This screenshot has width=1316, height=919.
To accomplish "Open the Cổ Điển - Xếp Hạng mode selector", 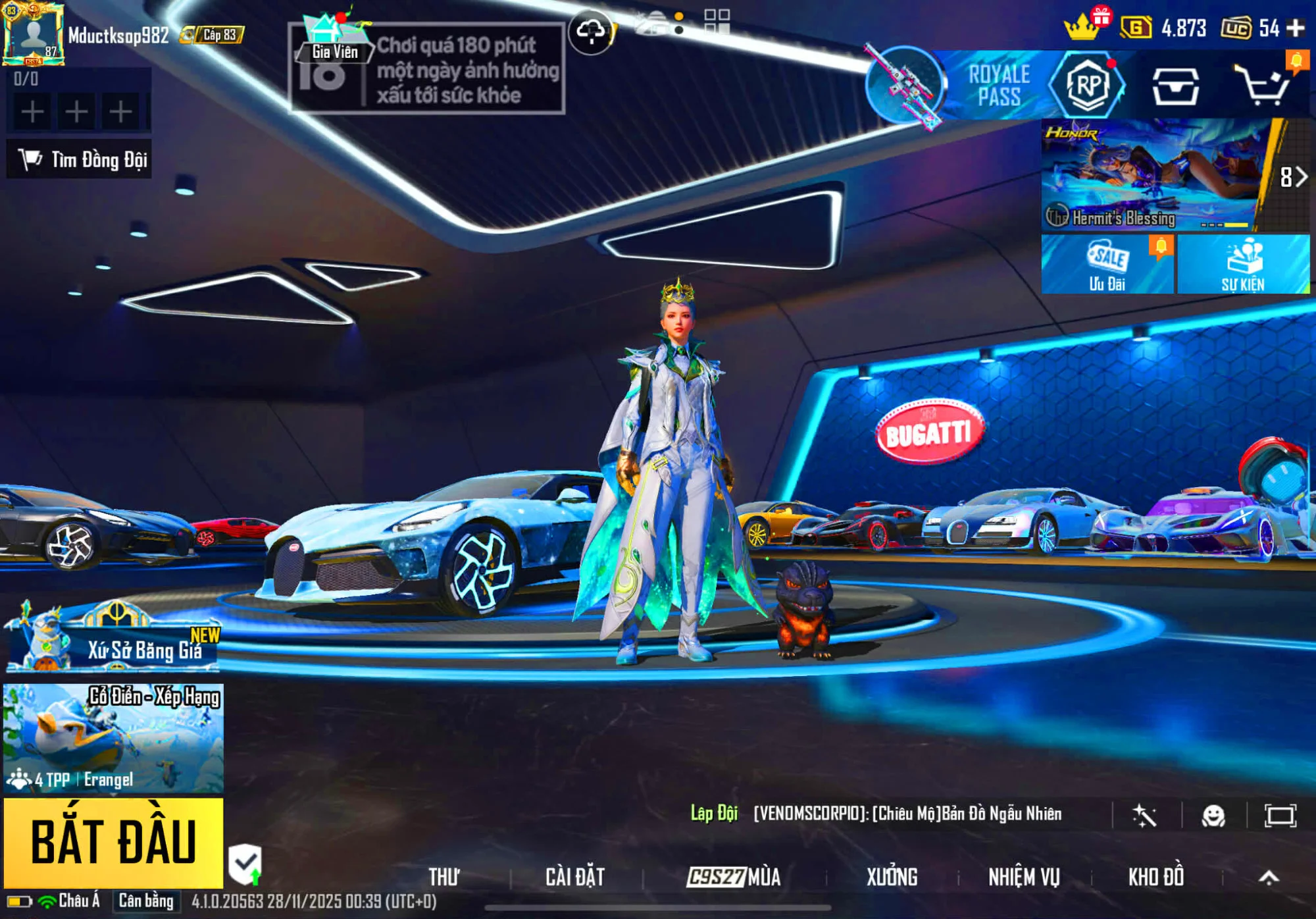I will coord(113,737).
